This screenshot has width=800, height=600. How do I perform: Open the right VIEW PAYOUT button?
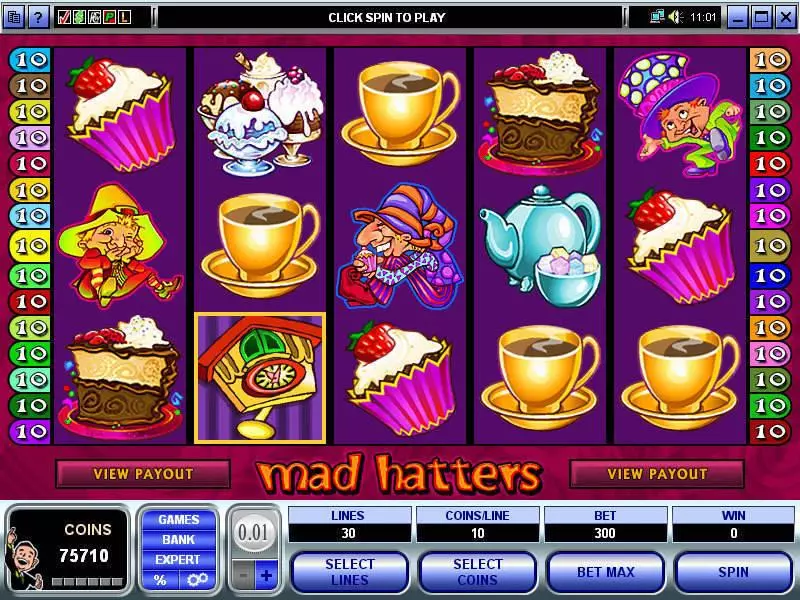[x=657, y=474]
